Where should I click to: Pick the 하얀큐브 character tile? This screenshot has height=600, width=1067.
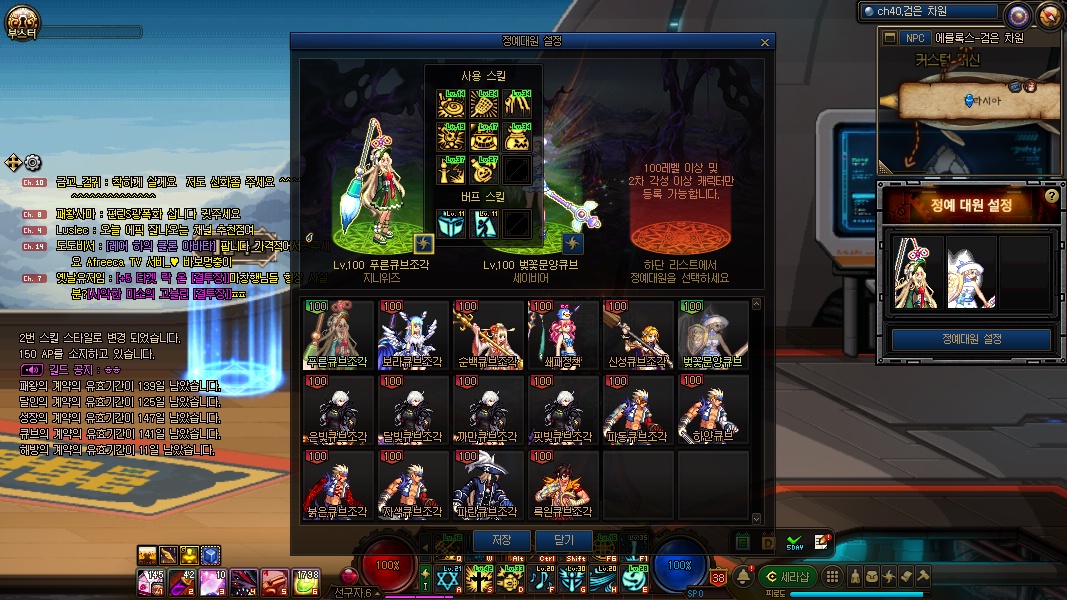[x=713, y=410]
